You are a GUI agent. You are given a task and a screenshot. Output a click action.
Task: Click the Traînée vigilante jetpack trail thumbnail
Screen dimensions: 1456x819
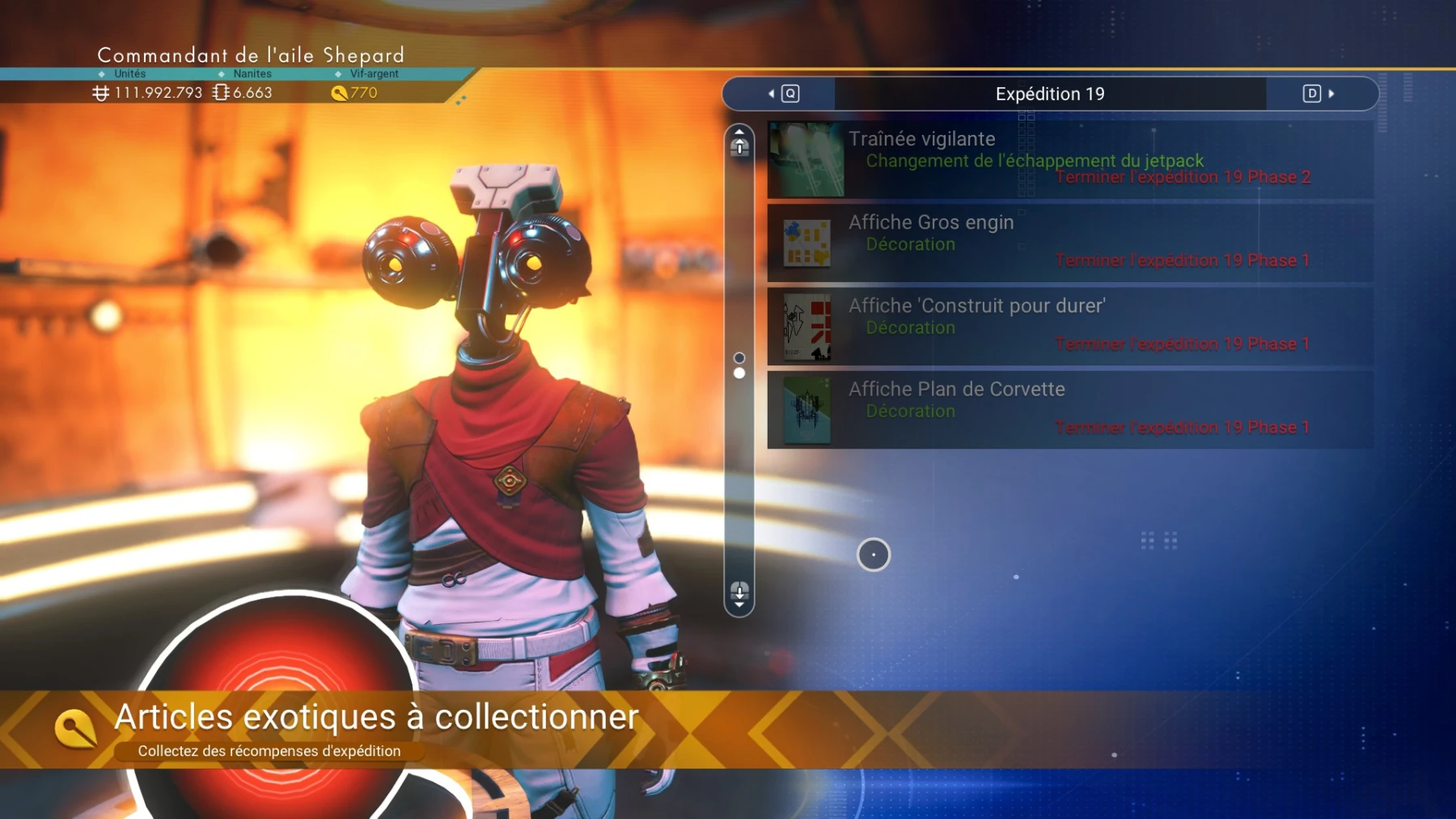[x=805, y=159]
